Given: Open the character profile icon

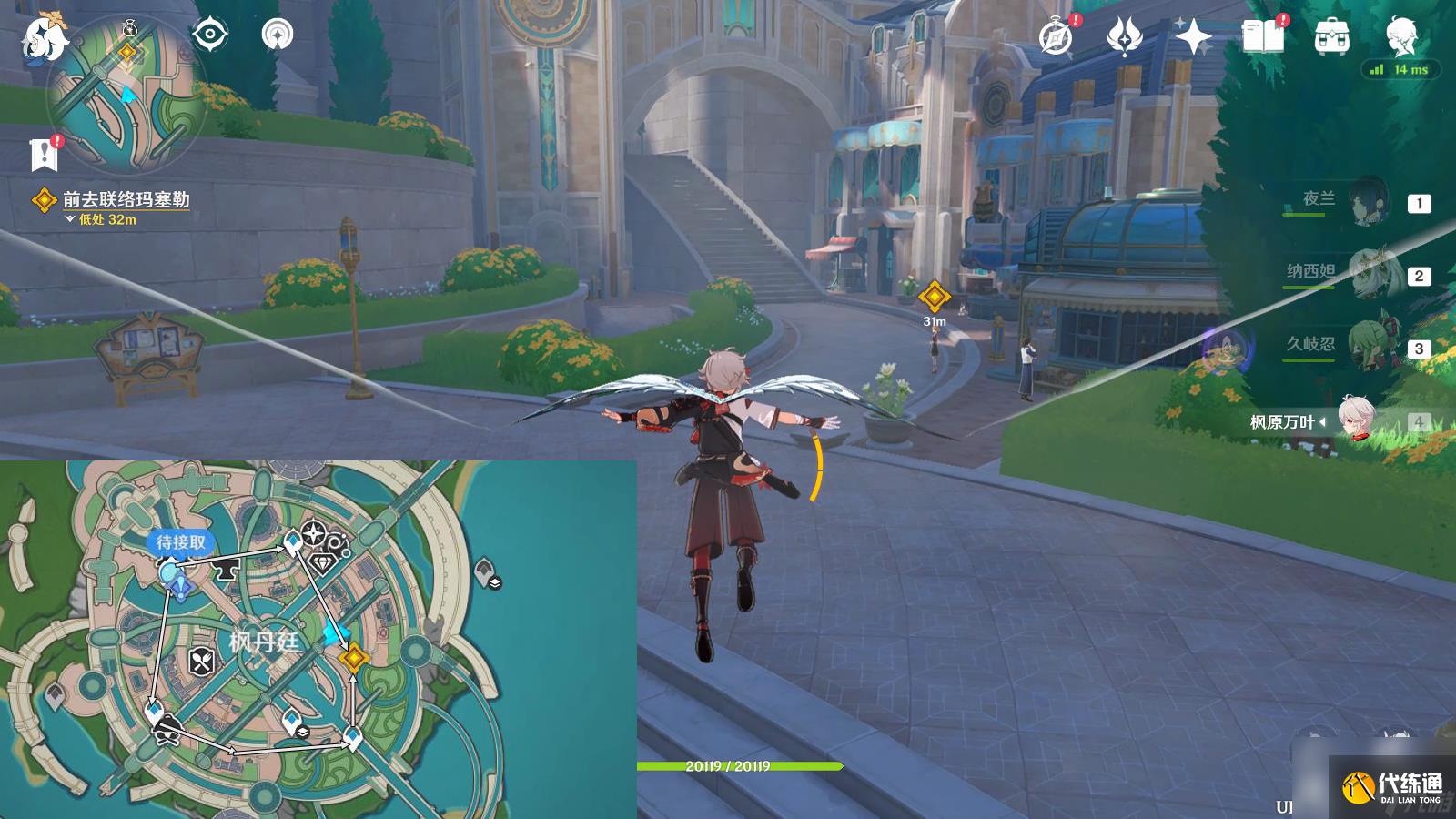Looking at the screenshot, I should click(x=1400, y=36).
